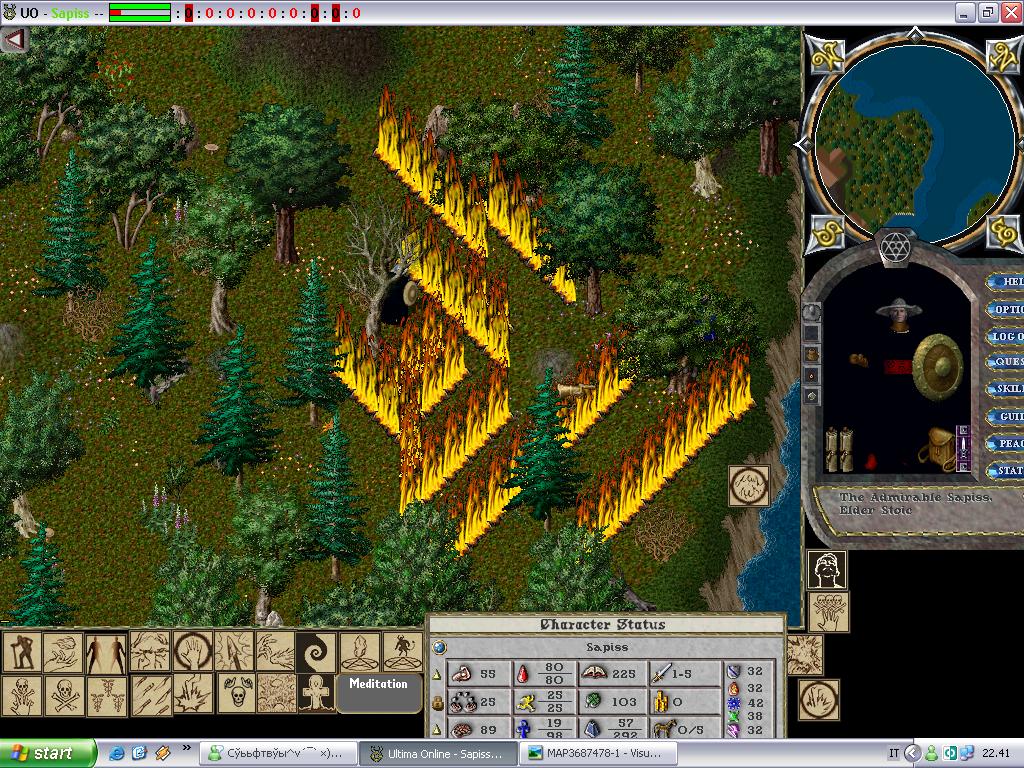The height and width of the screenshot is (768, 1024).
Task: Open the Quests log button
Action: tap(1007, 362)
